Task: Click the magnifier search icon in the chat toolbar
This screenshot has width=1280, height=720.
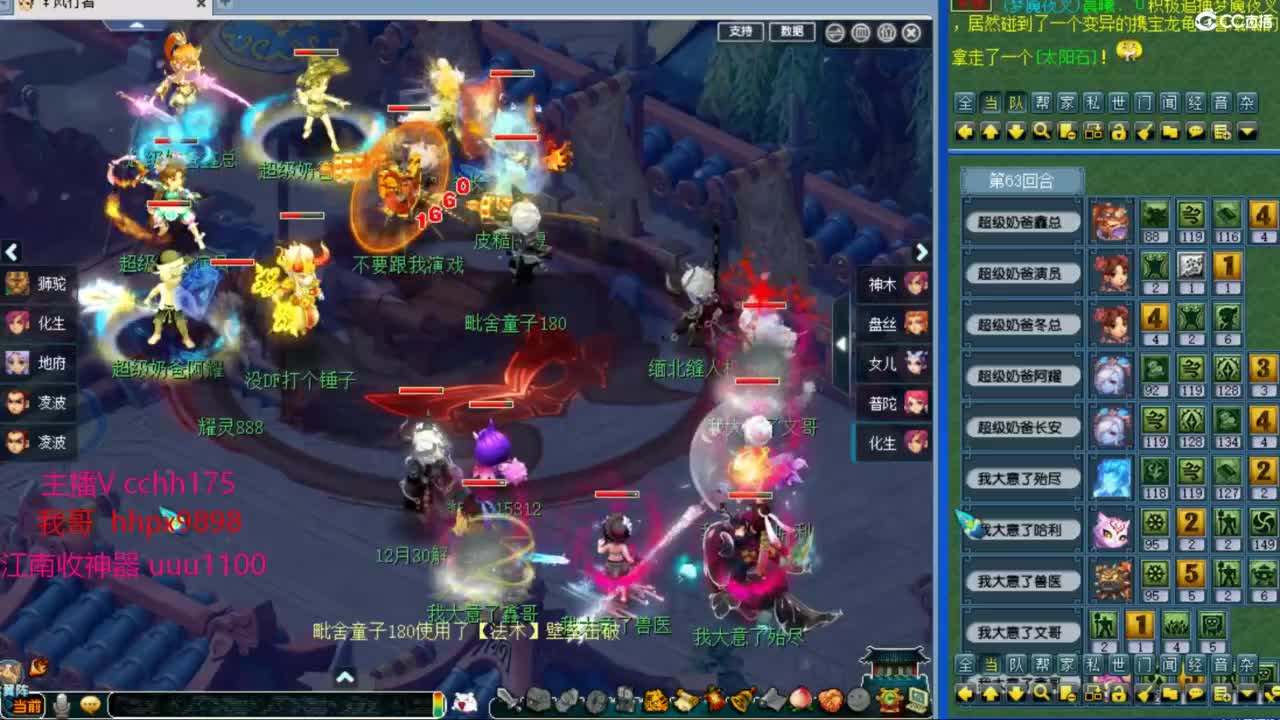Action: tap(1042, 130)
